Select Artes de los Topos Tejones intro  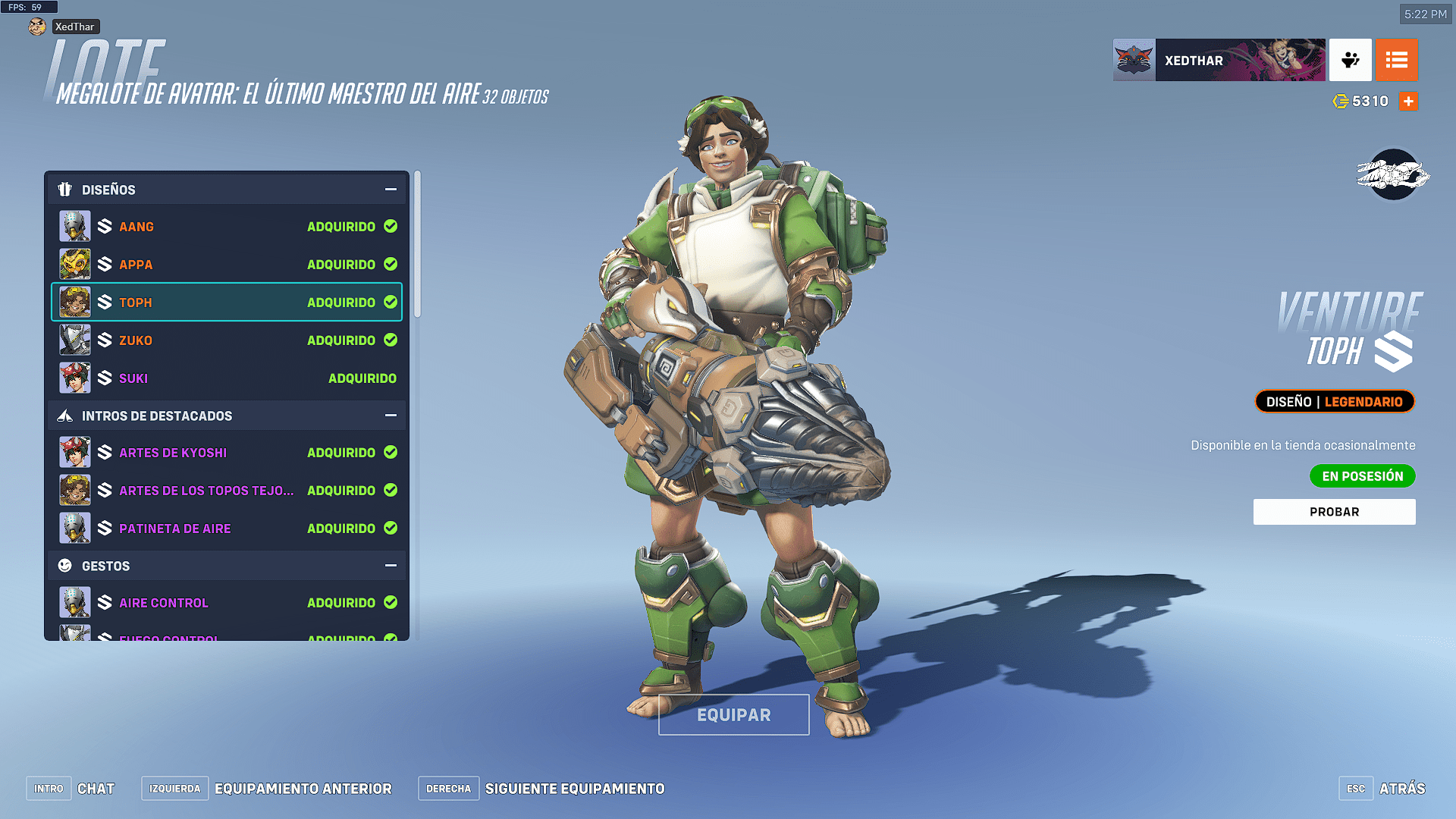(227, 491)
